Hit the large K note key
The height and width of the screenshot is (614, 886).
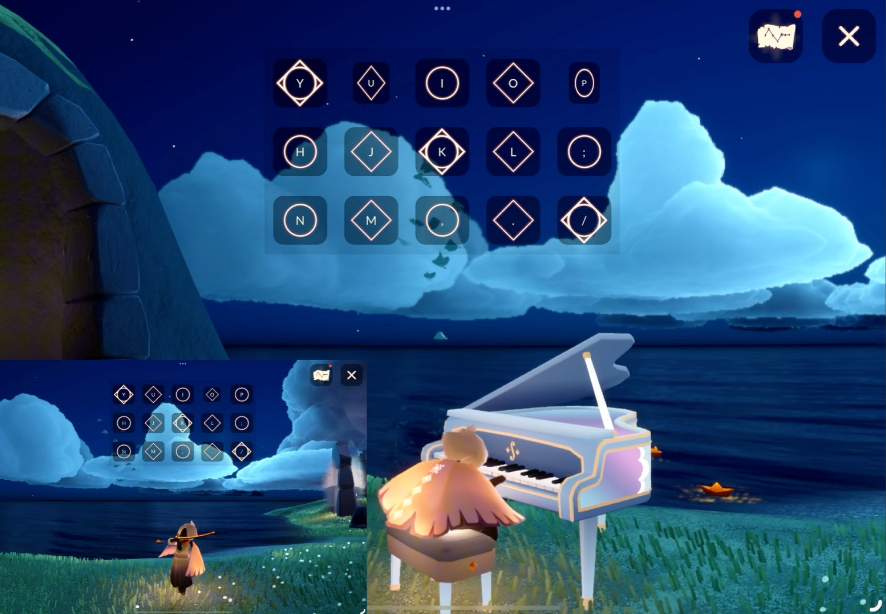442,151
